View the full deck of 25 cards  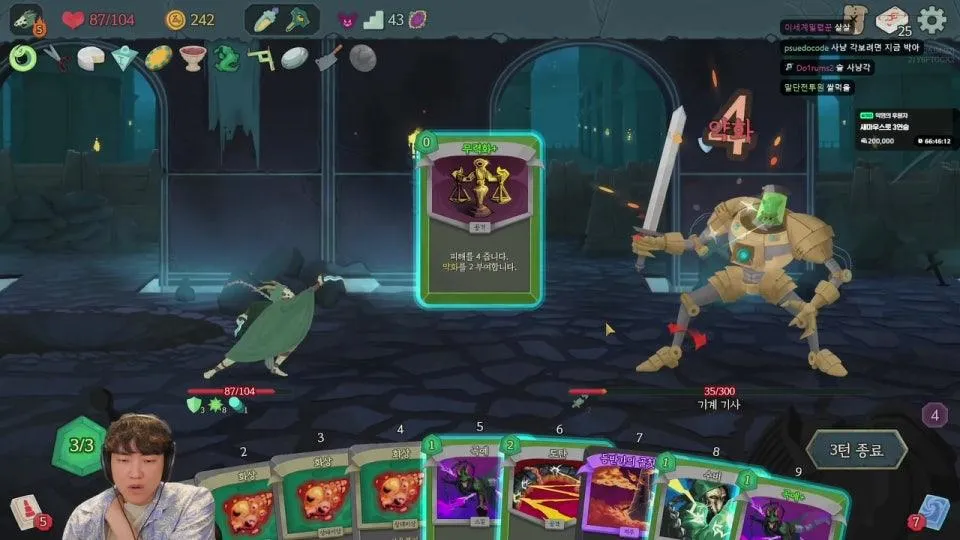[x=891, y=20]
